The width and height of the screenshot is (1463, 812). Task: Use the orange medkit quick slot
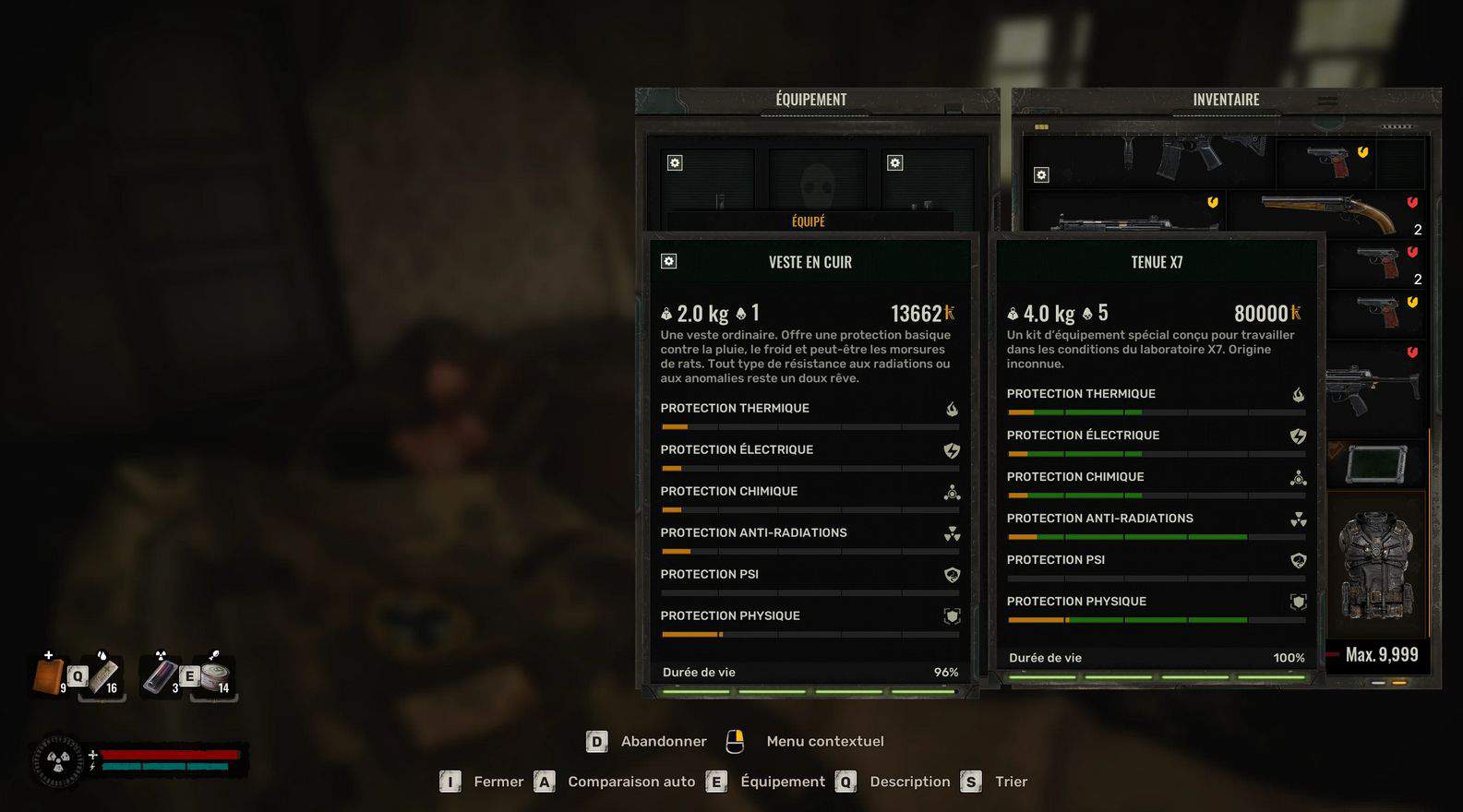(49, 675)
